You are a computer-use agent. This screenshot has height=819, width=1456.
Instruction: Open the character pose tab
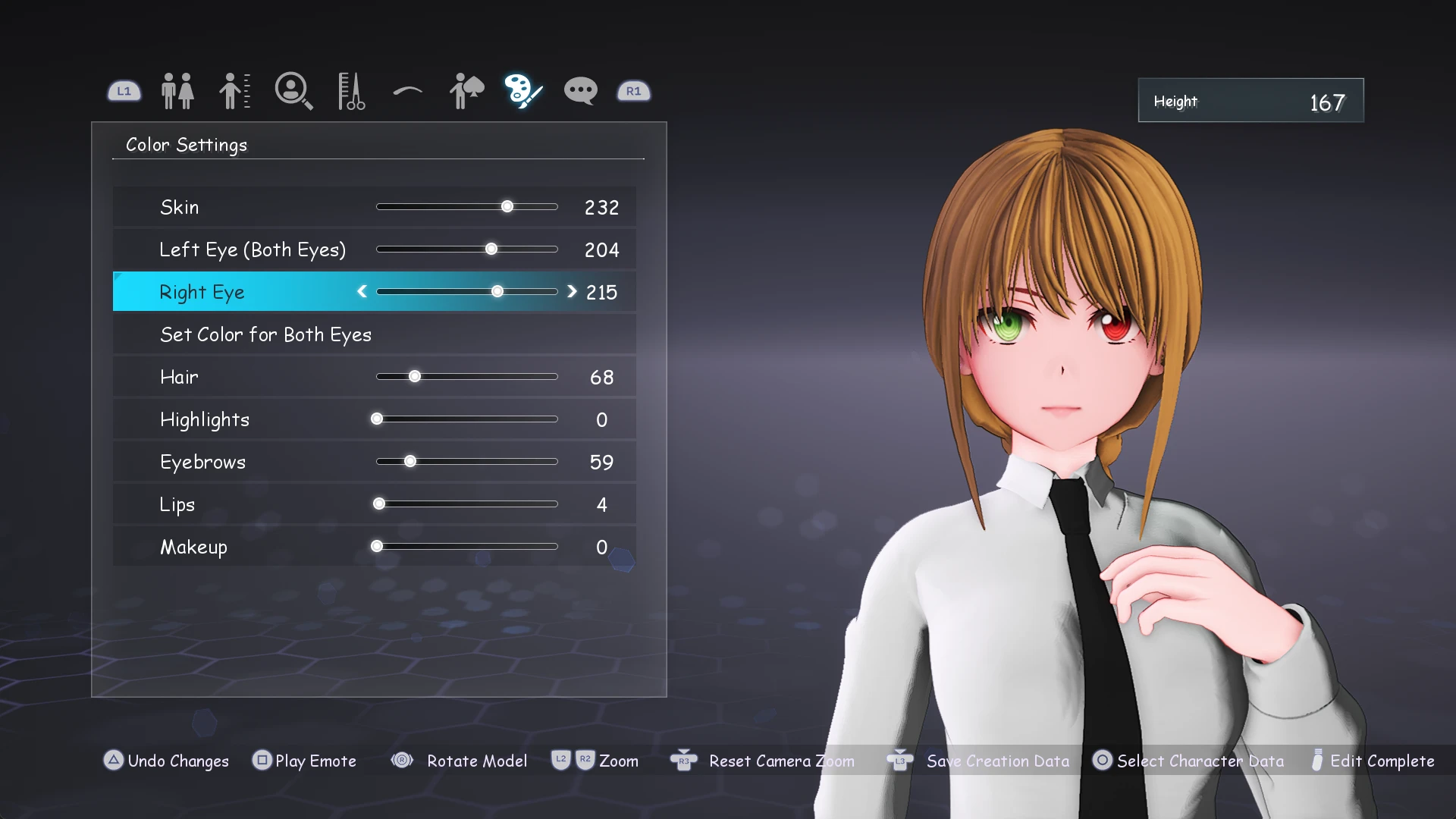[x=466, y=91]
